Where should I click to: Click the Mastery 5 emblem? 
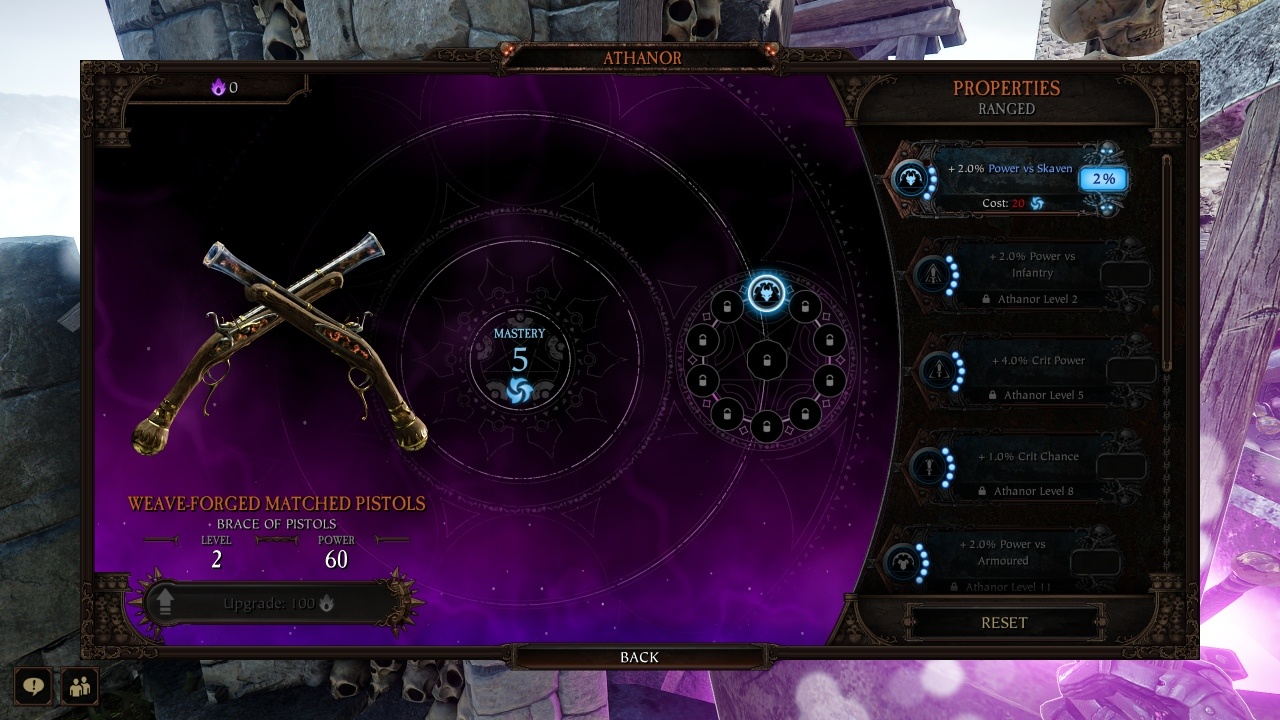click(519, 361)
